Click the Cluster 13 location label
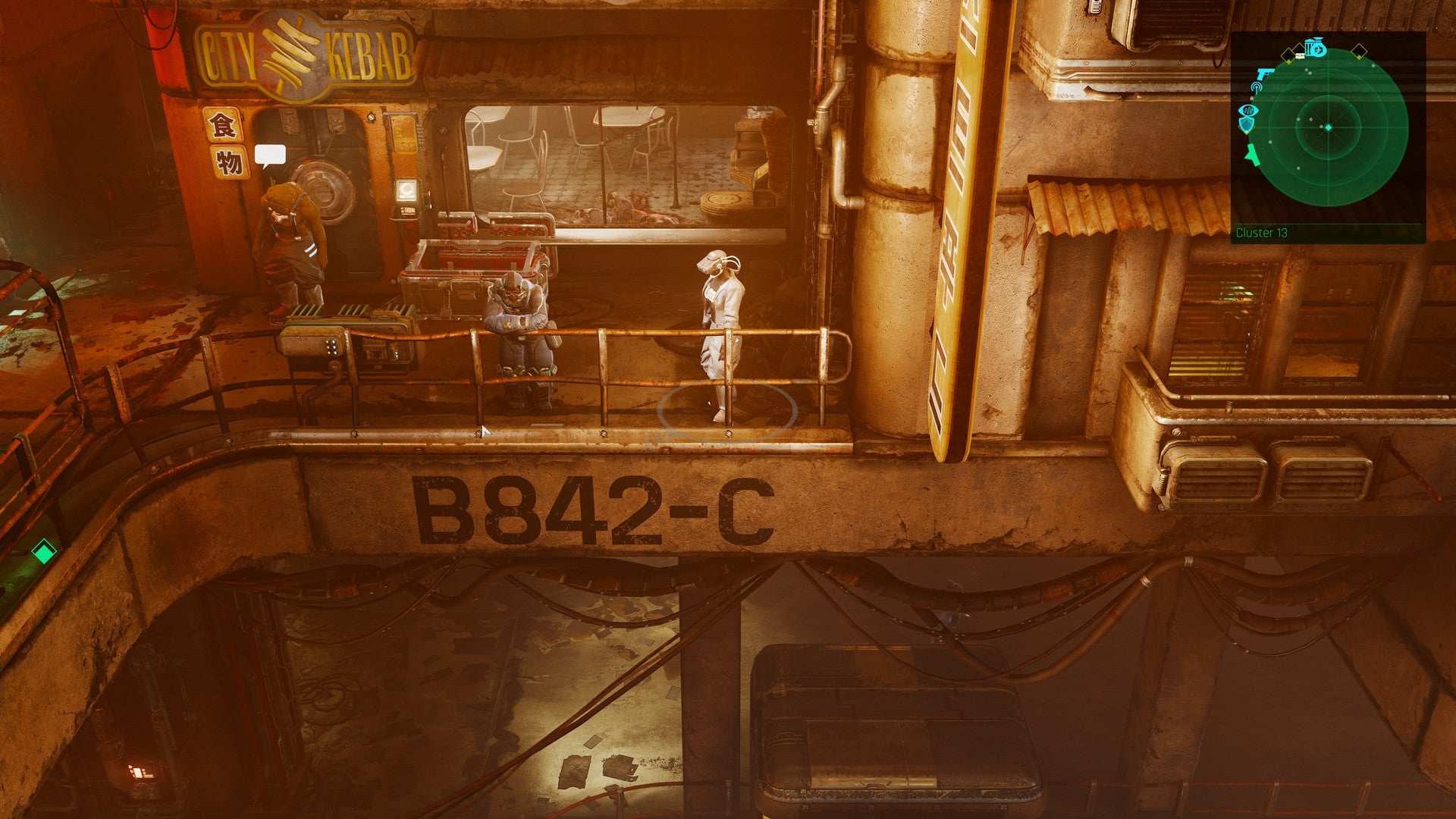The image size is (1456, 819). [x=1263, y=232]
